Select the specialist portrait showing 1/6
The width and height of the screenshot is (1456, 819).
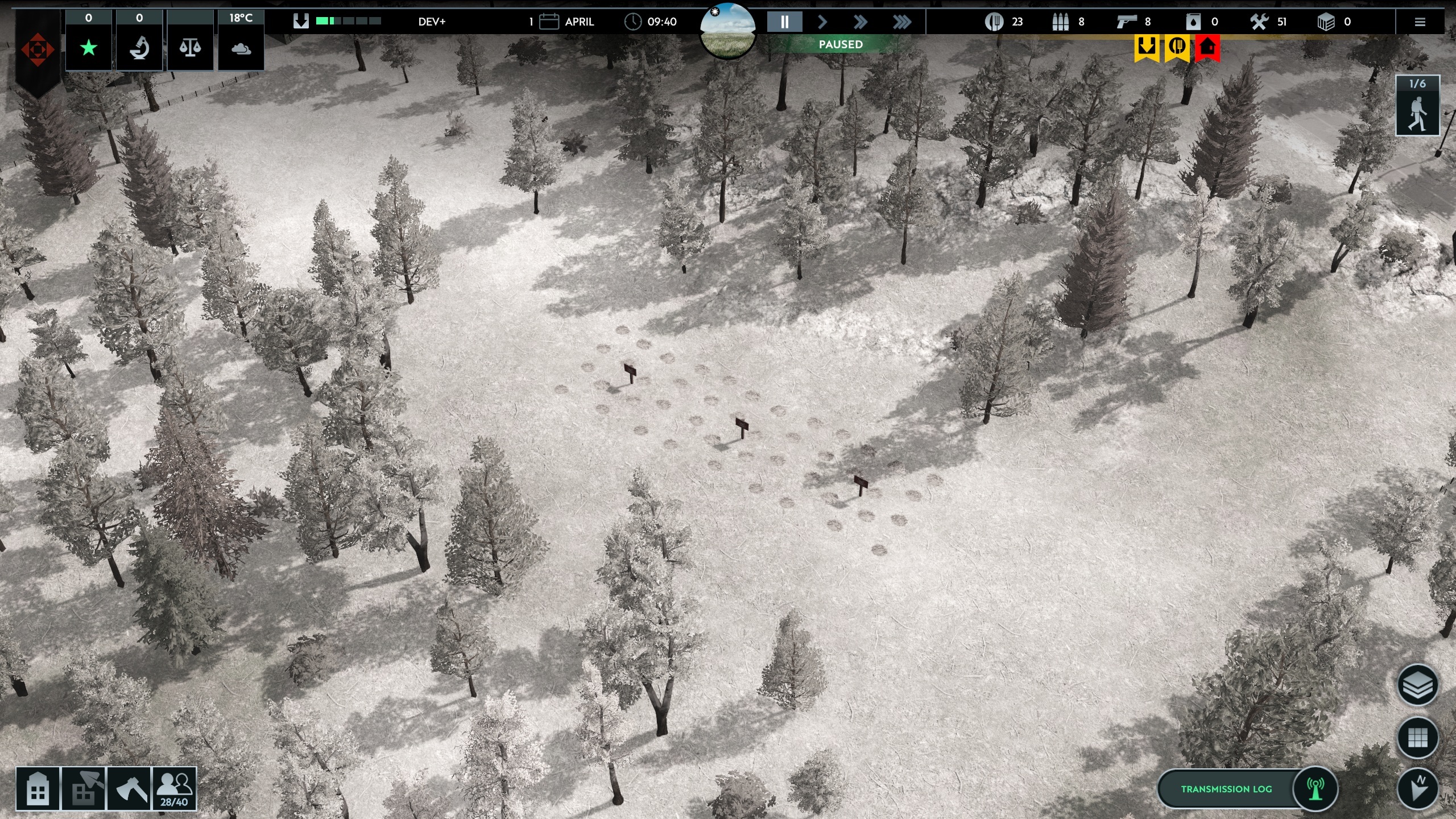pos(1417,107)
